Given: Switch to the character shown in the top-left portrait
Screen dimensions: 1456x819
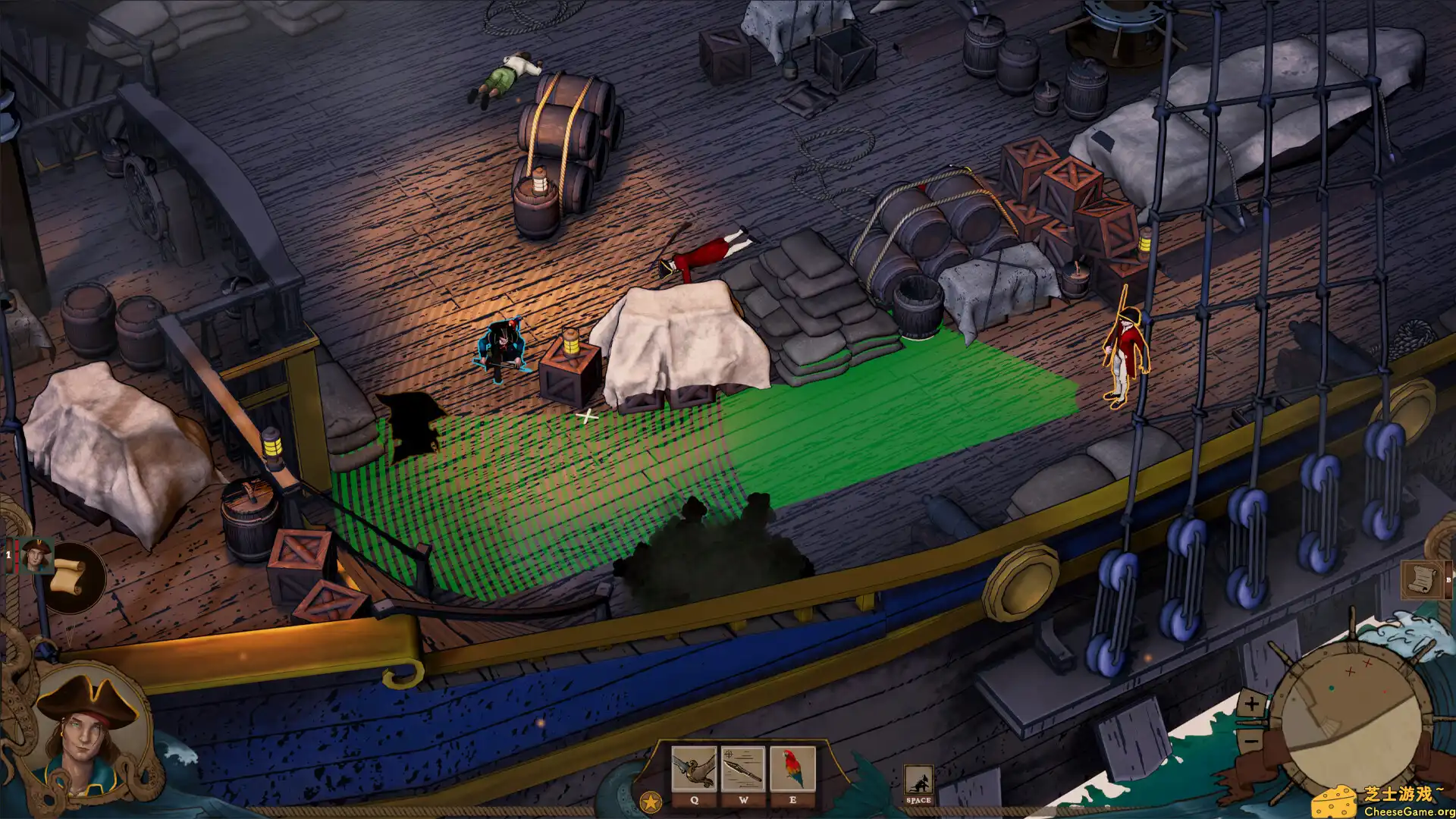Looking at the screenshot, I should (38, 556).
